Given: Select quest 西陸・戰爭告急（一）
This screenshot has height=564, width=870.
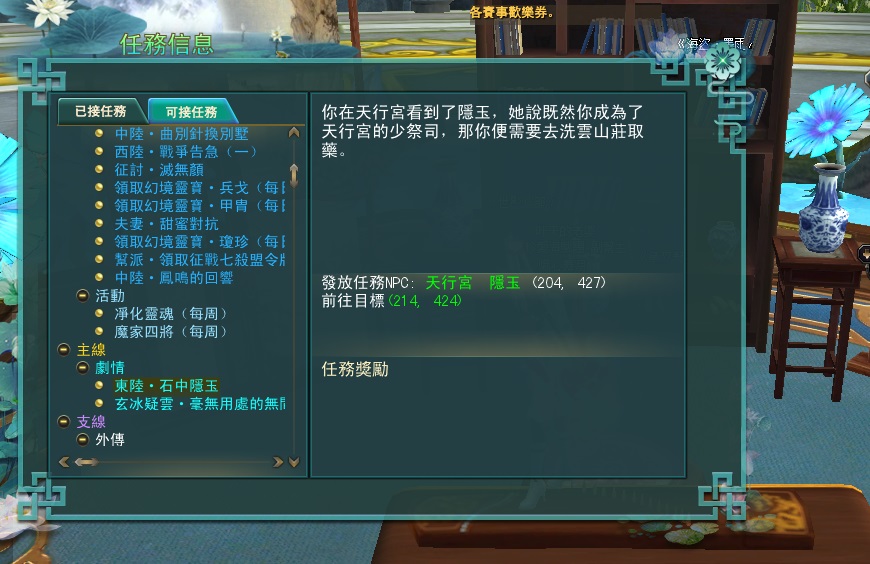Looking at the screenshot, I should pos(185,151).
